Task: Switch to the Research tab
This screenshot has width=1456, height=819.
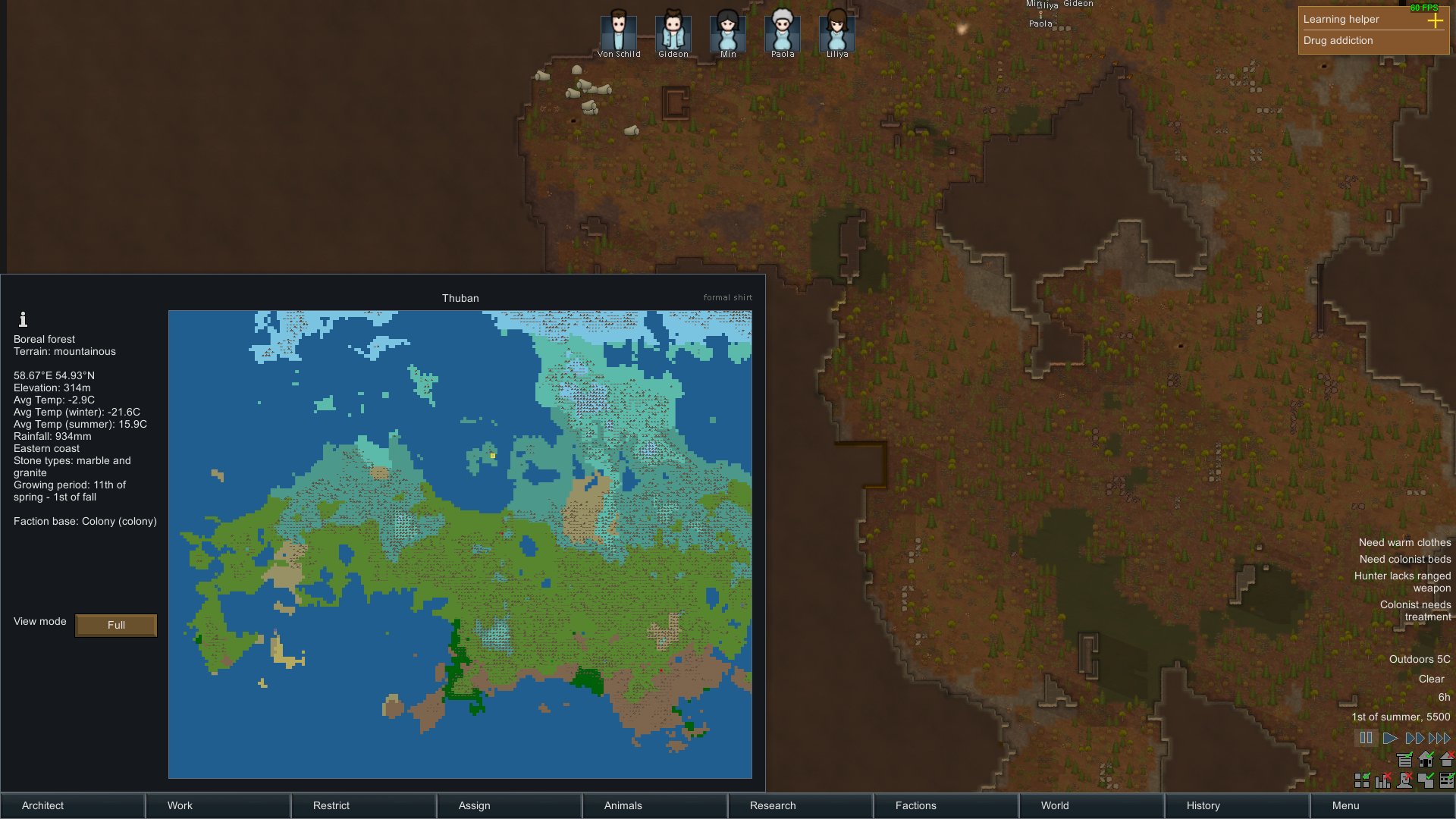Action: (x=773, y=805)
